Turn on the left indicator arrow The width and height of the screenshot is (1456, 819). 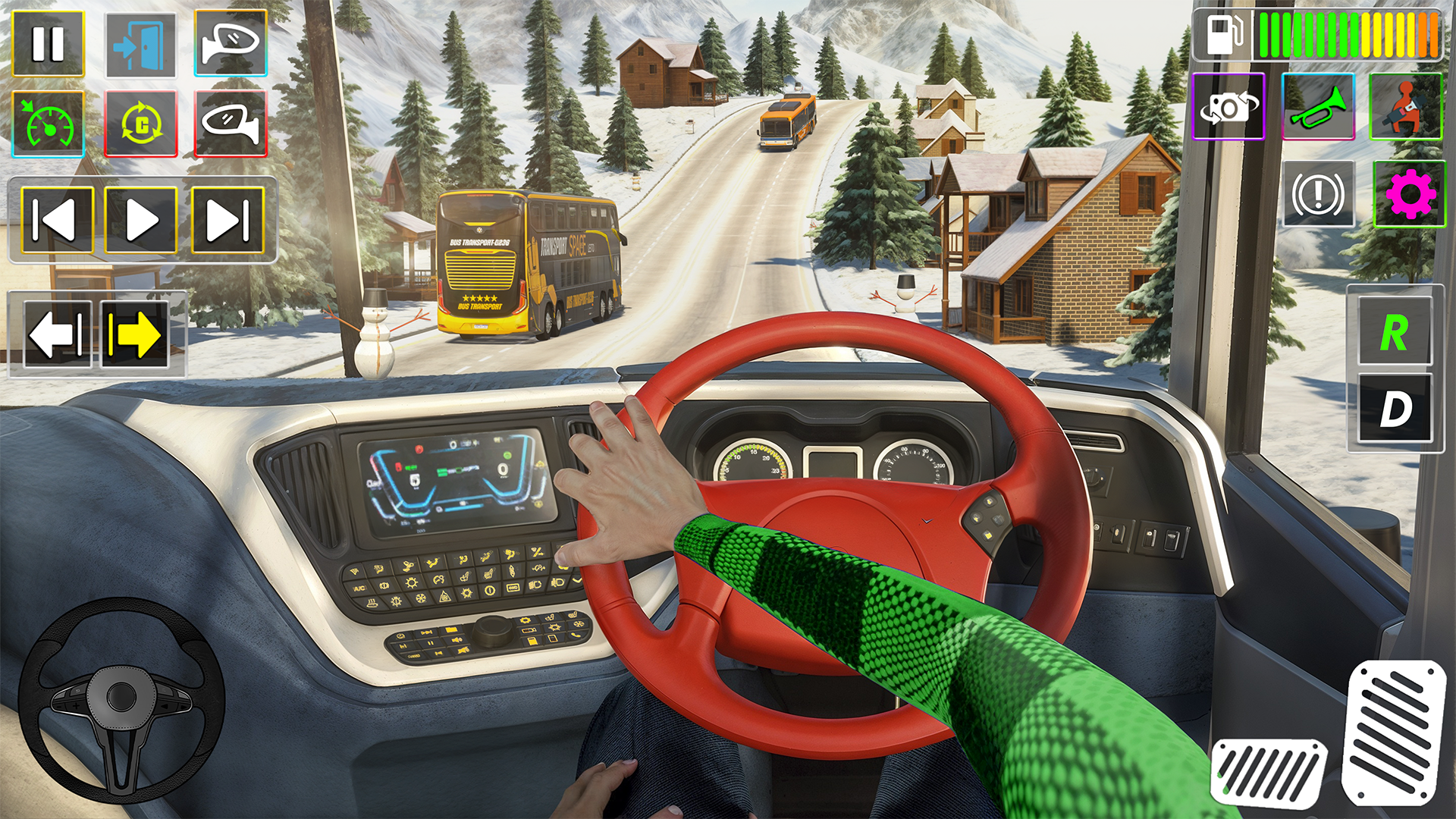tap(57, 334)
